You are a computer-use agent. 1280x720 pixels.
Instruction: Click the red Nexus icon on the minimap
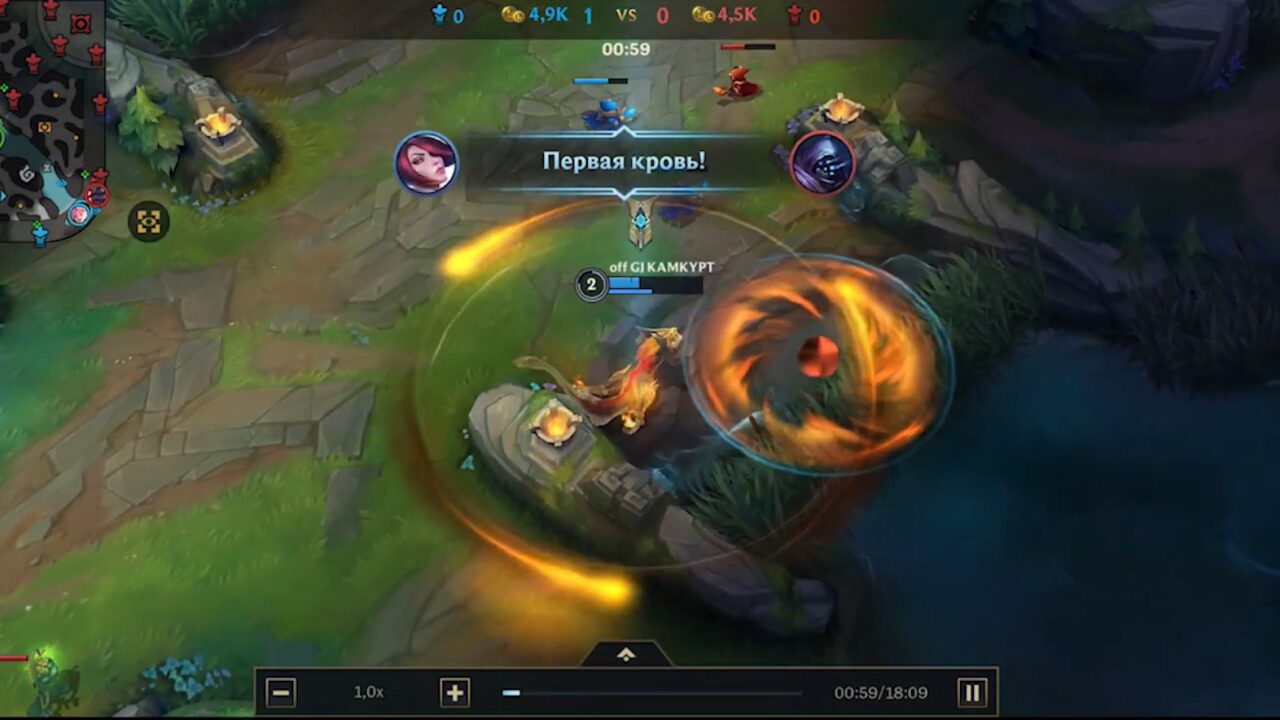pos(79,23)
